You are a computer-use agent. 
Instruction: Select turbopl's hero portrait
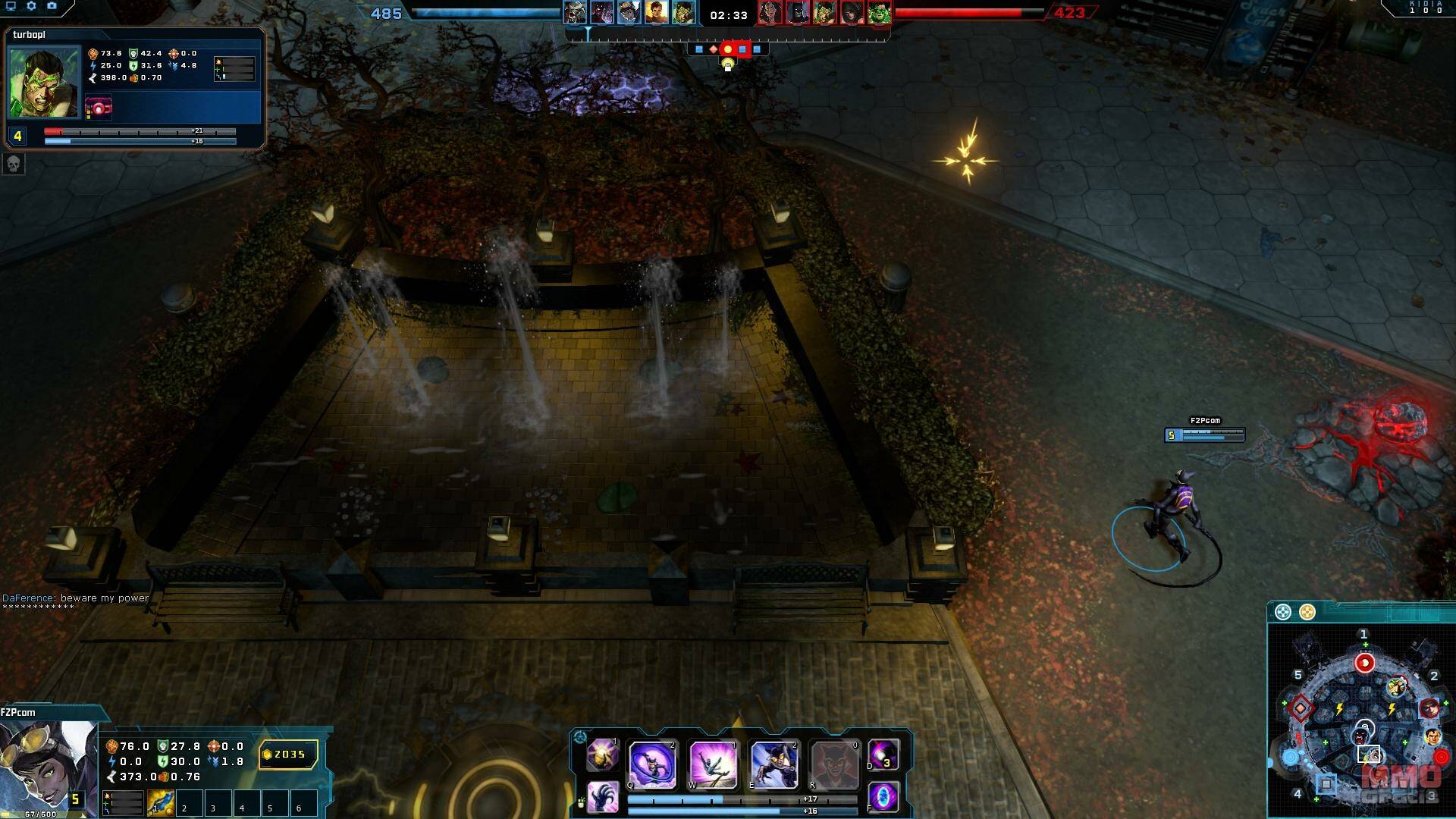[x=43, y=82]
